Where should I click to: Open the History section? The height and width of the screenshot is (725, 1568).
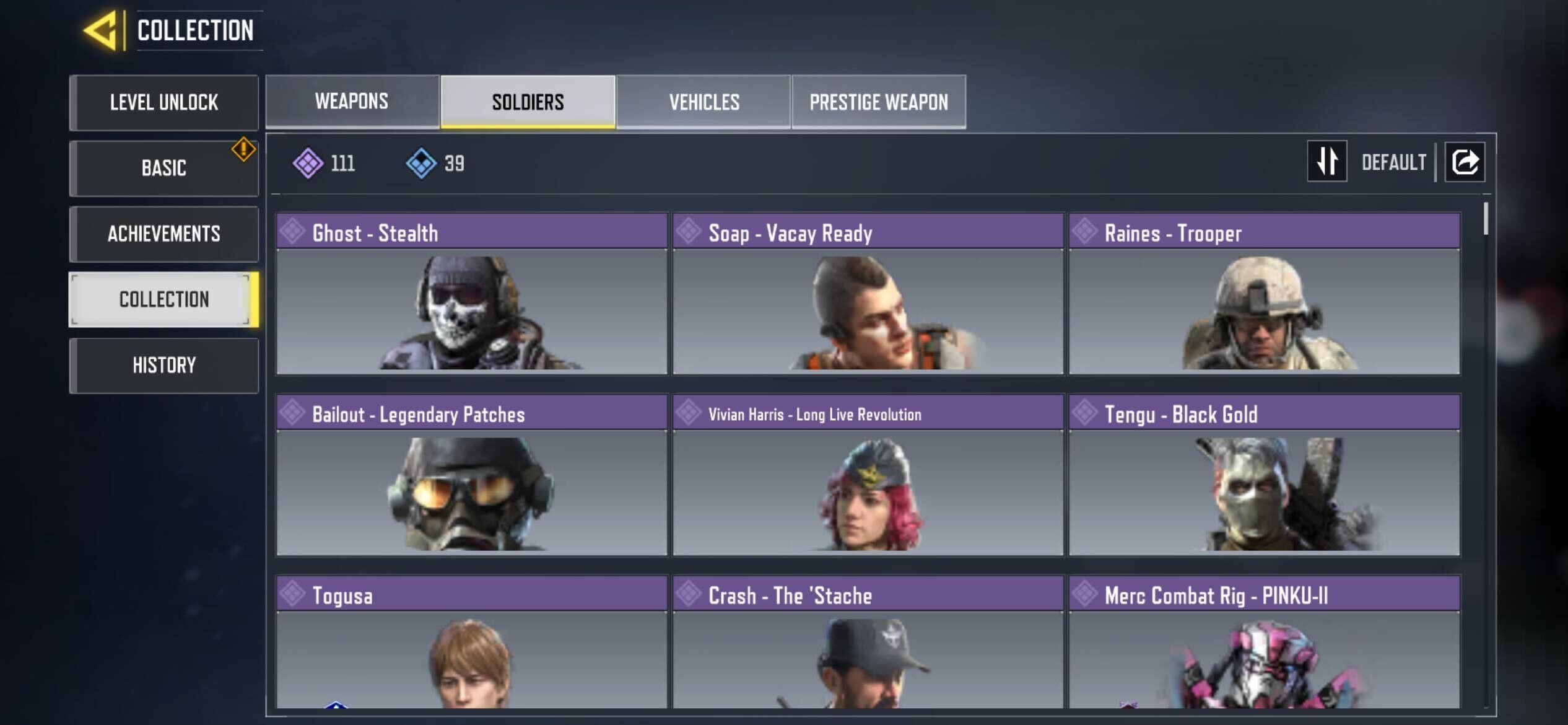point(163,366)
